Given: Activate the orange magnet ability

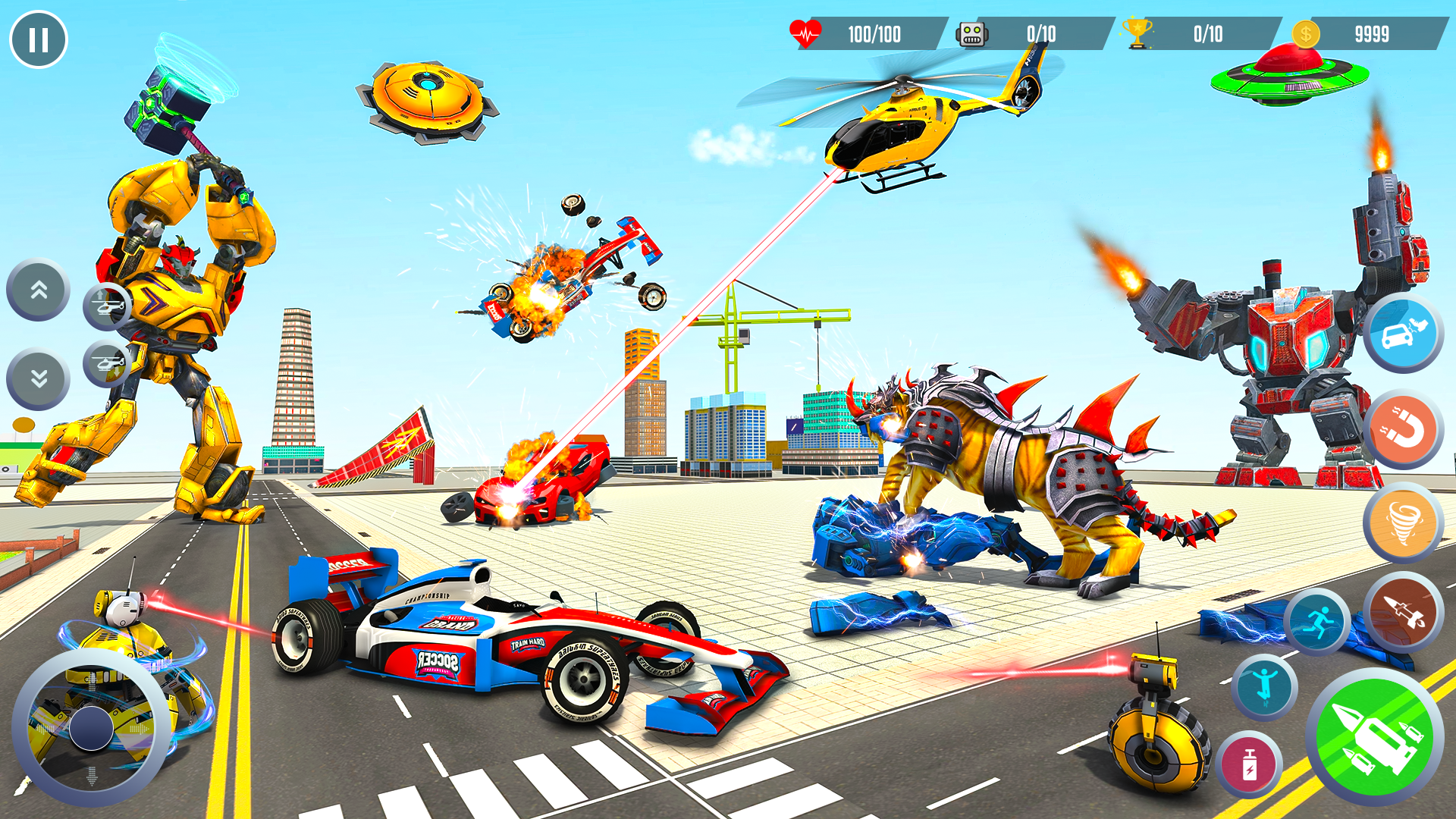Looking at the screenshot, I should point(1403,430).
